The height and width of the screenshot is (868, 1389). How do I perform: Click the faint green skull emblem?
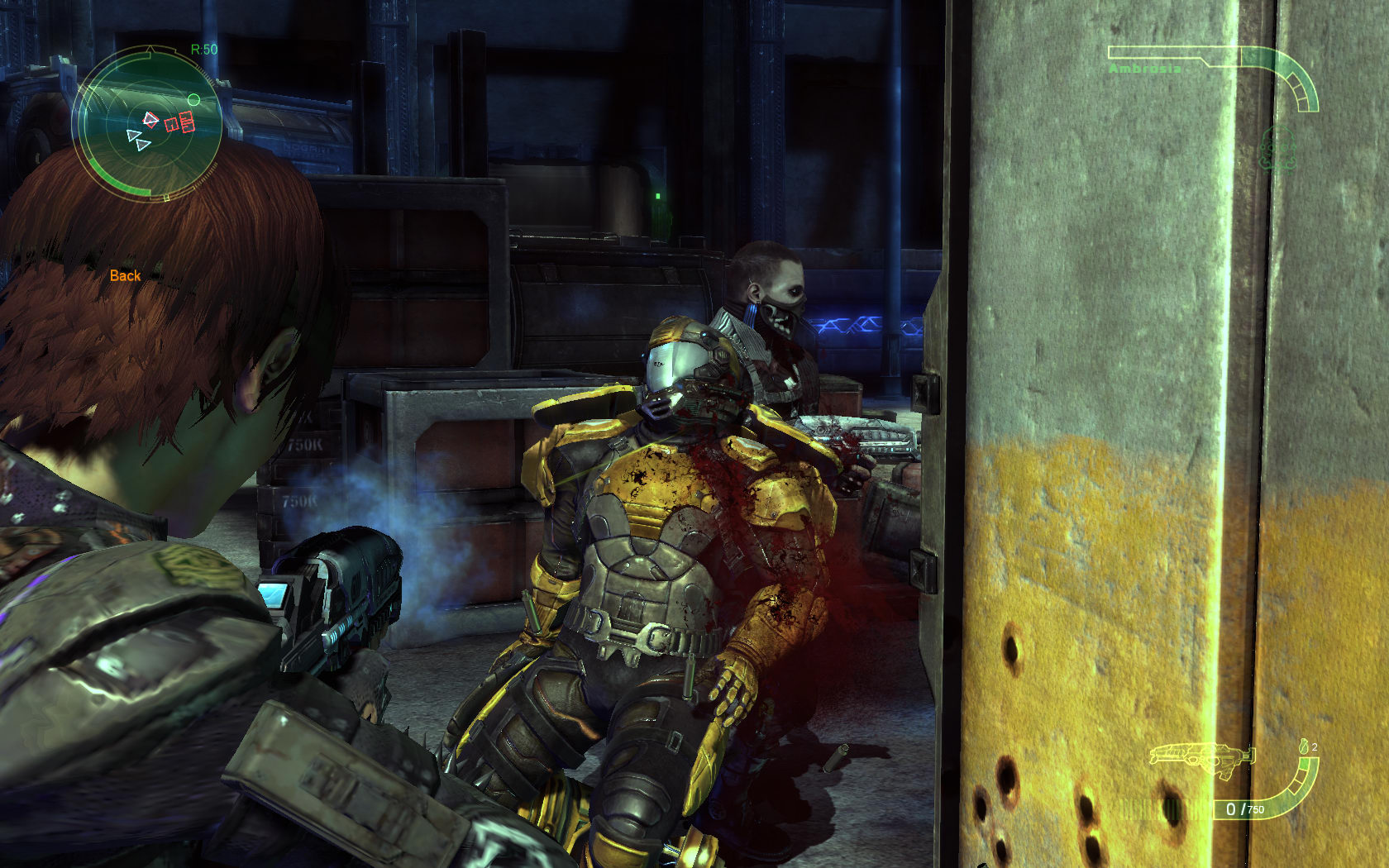pyautogui.click(x=1277, y=150)
